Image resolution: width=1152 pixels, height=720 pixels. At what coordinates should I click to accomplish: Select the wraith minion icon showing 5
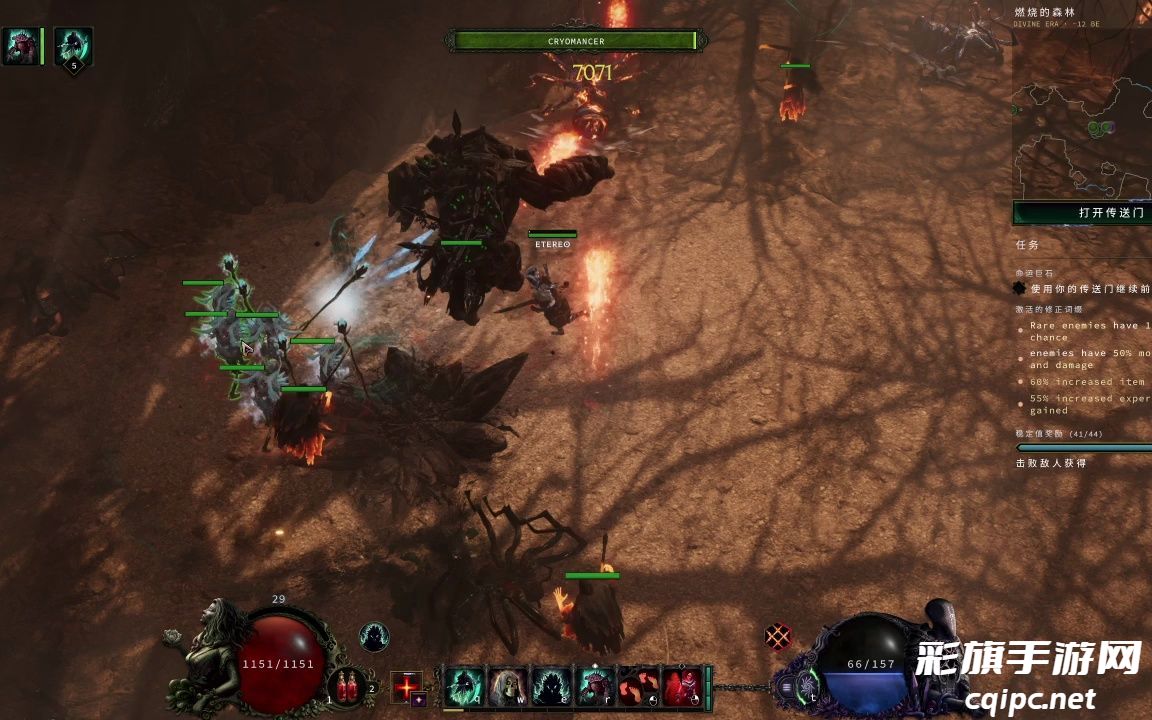tap(72, 46)
